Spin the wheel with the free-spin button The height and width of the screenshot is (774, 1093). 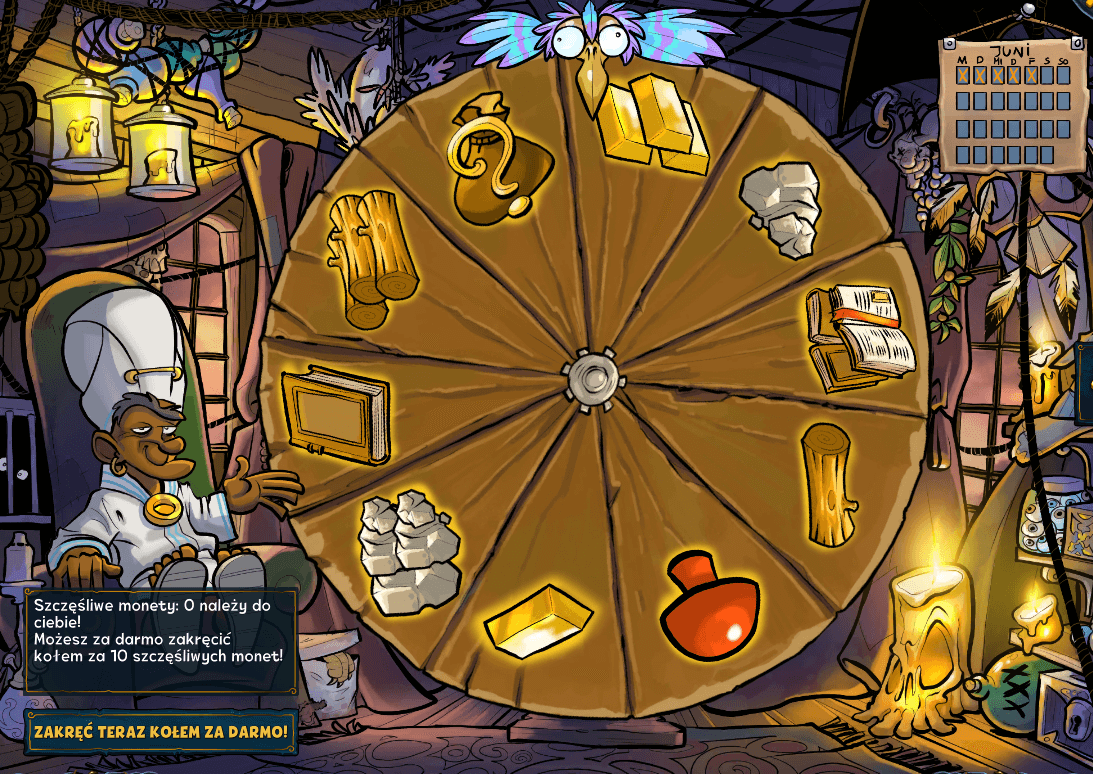pyautogui.click(x=161, y=732)
